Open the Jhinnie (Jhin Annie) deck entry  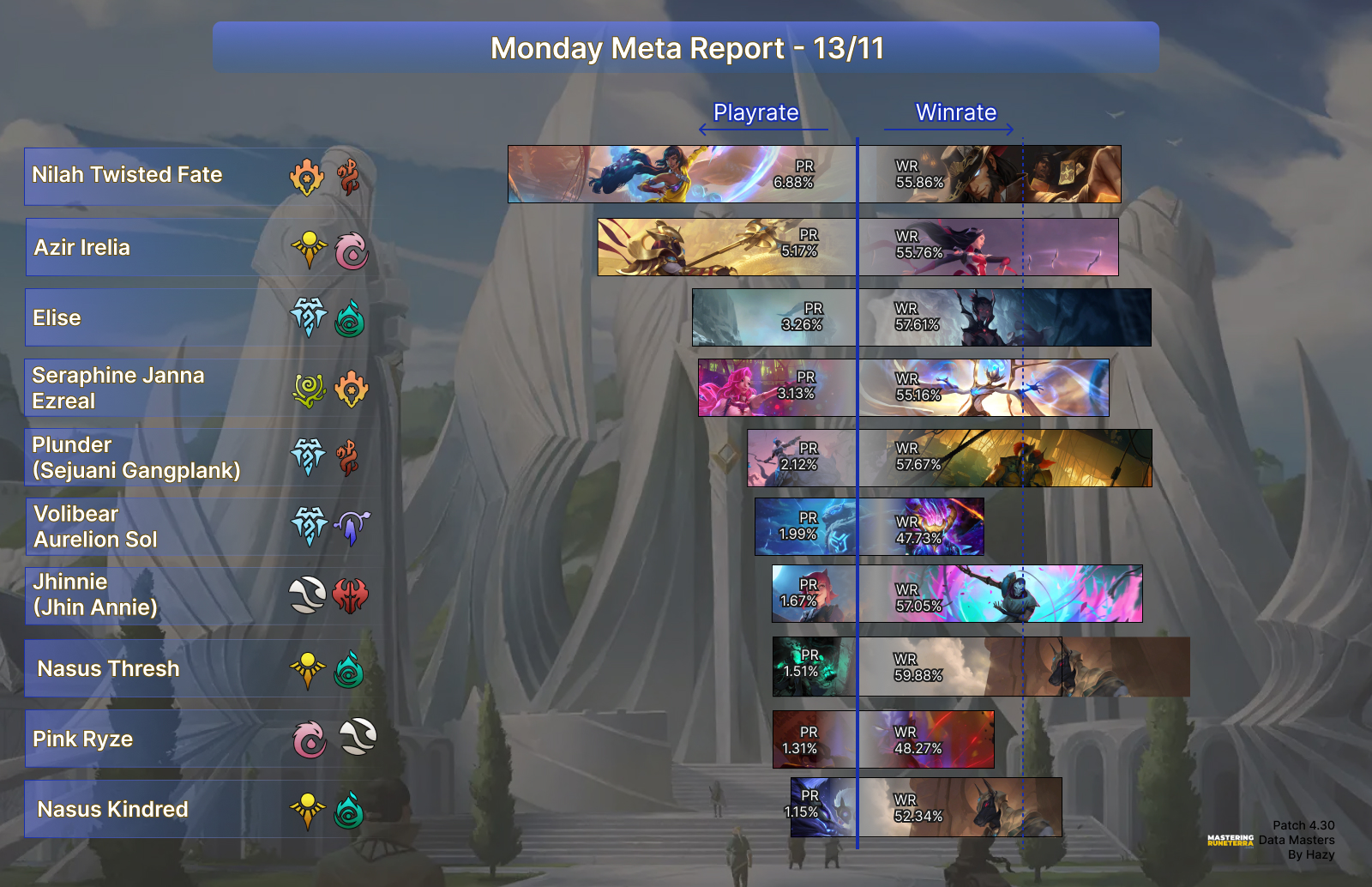coord(199,594)
